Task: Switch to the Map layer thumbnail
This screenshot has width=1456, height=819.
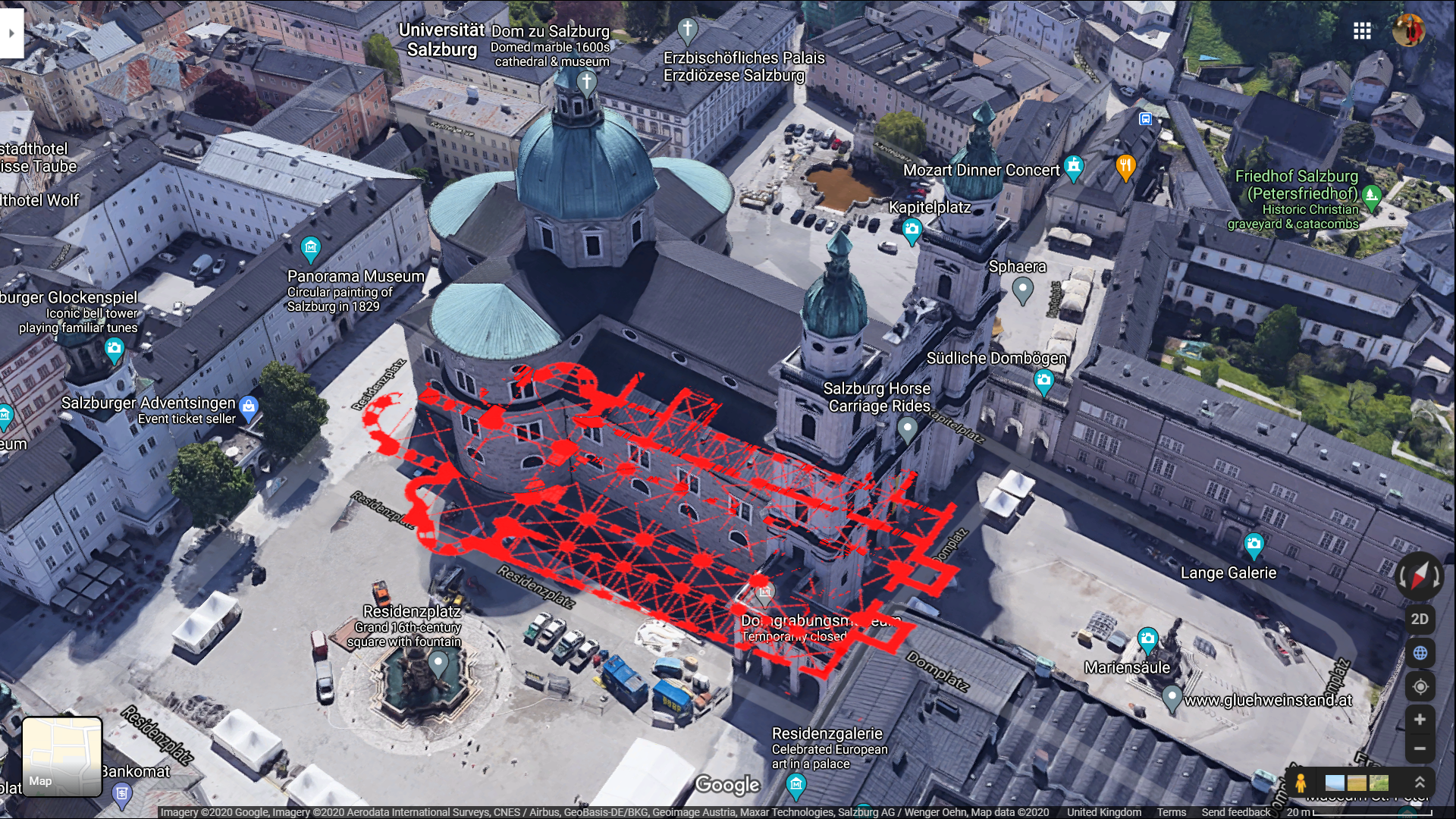Action: pos(62,756)
